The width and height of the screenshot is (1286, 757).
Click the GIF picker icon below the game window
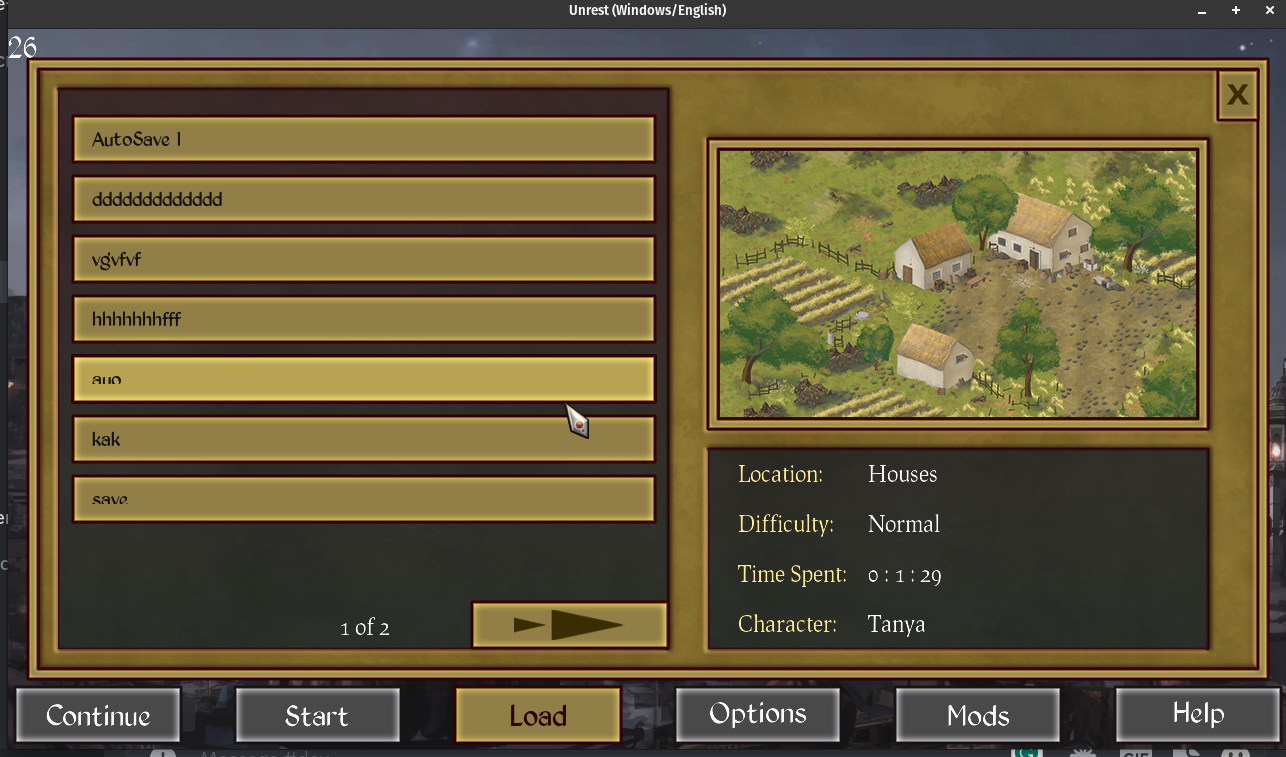point(1137,754)
